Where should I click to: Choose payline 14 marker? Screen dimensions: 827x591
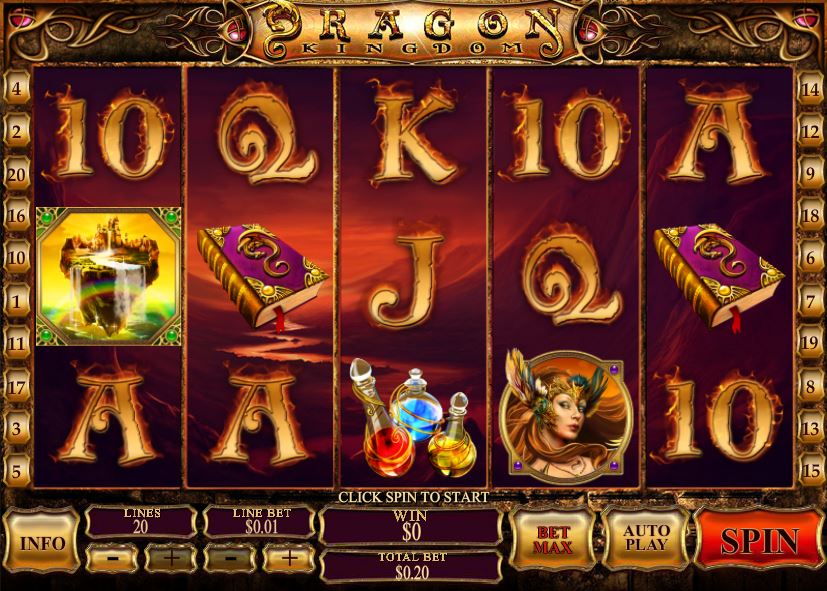pos(810,88)
